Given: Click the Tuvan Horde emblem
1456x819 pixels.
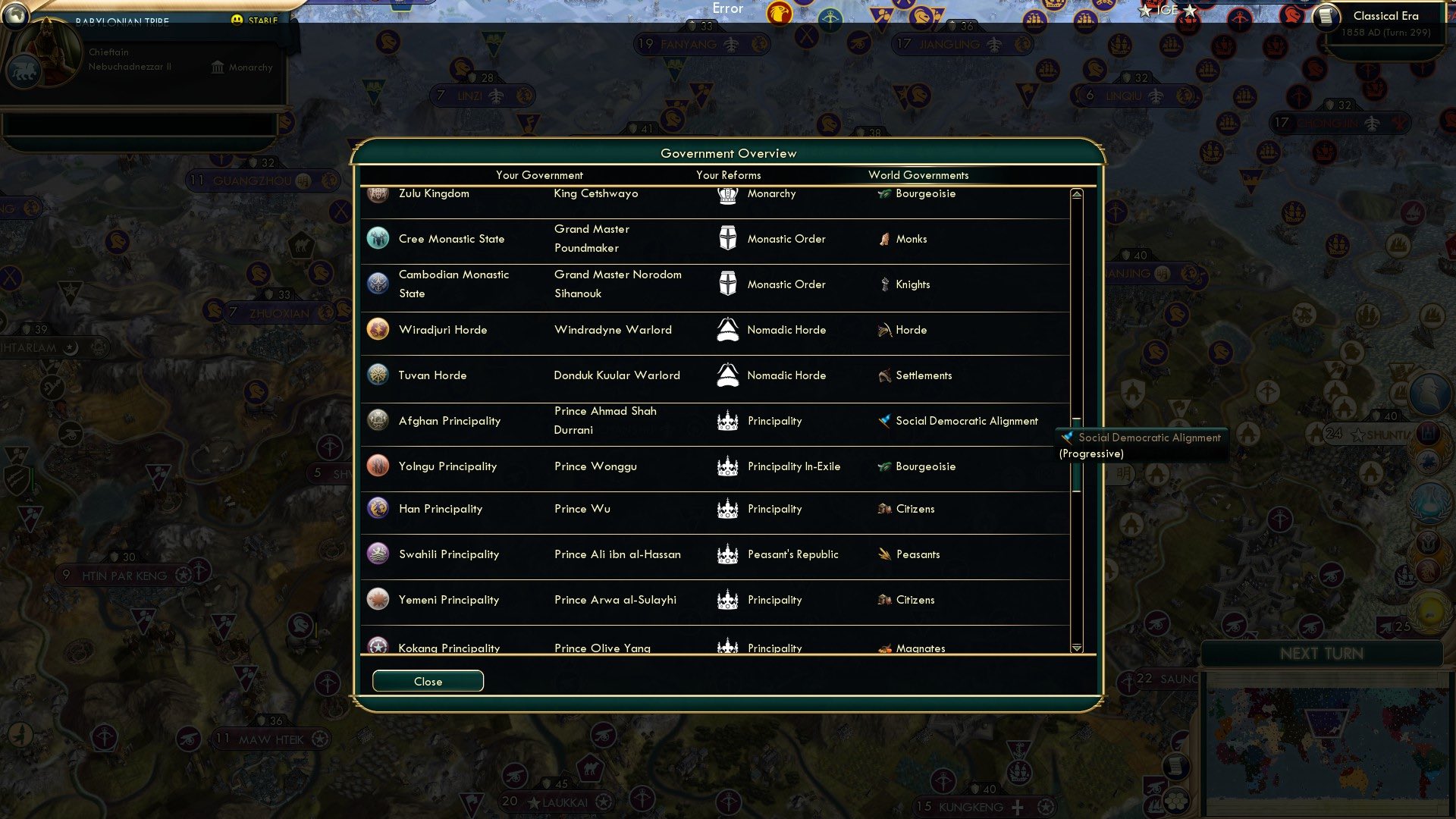Looking at the screenshot, I should (377, 375).
